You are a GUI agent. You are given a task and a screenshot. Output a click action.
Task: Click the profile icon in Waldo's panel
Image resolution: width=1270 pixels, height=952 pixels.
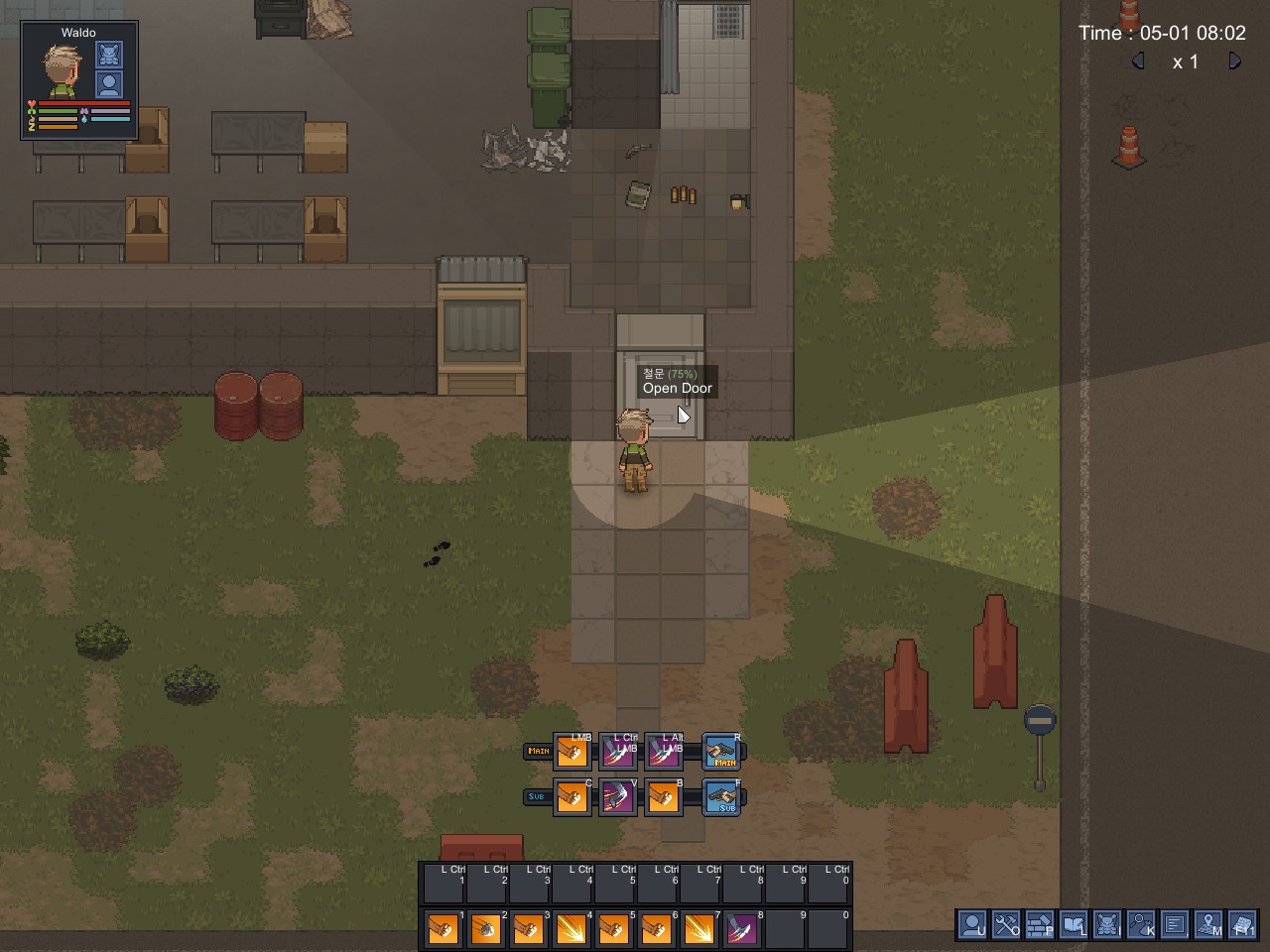109,84
